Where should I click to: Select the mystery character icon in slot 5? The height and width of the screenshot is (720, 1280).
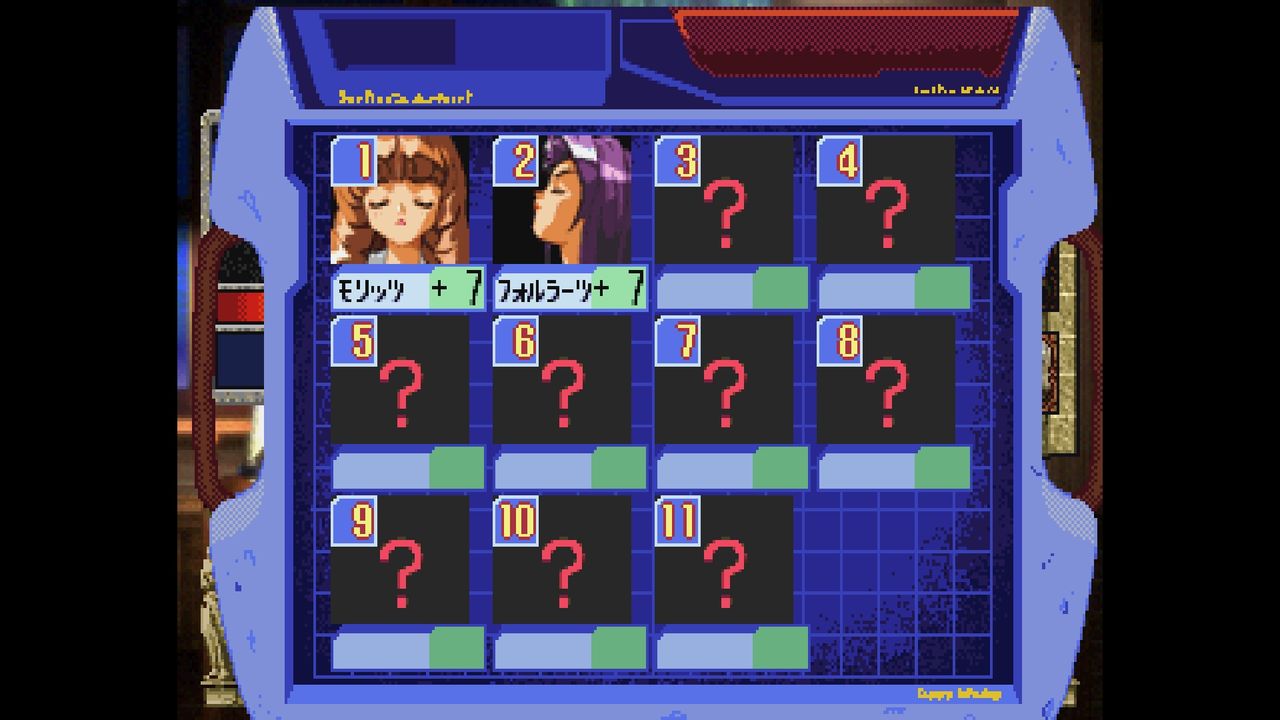pyautogui.click(x=401, y=390)
